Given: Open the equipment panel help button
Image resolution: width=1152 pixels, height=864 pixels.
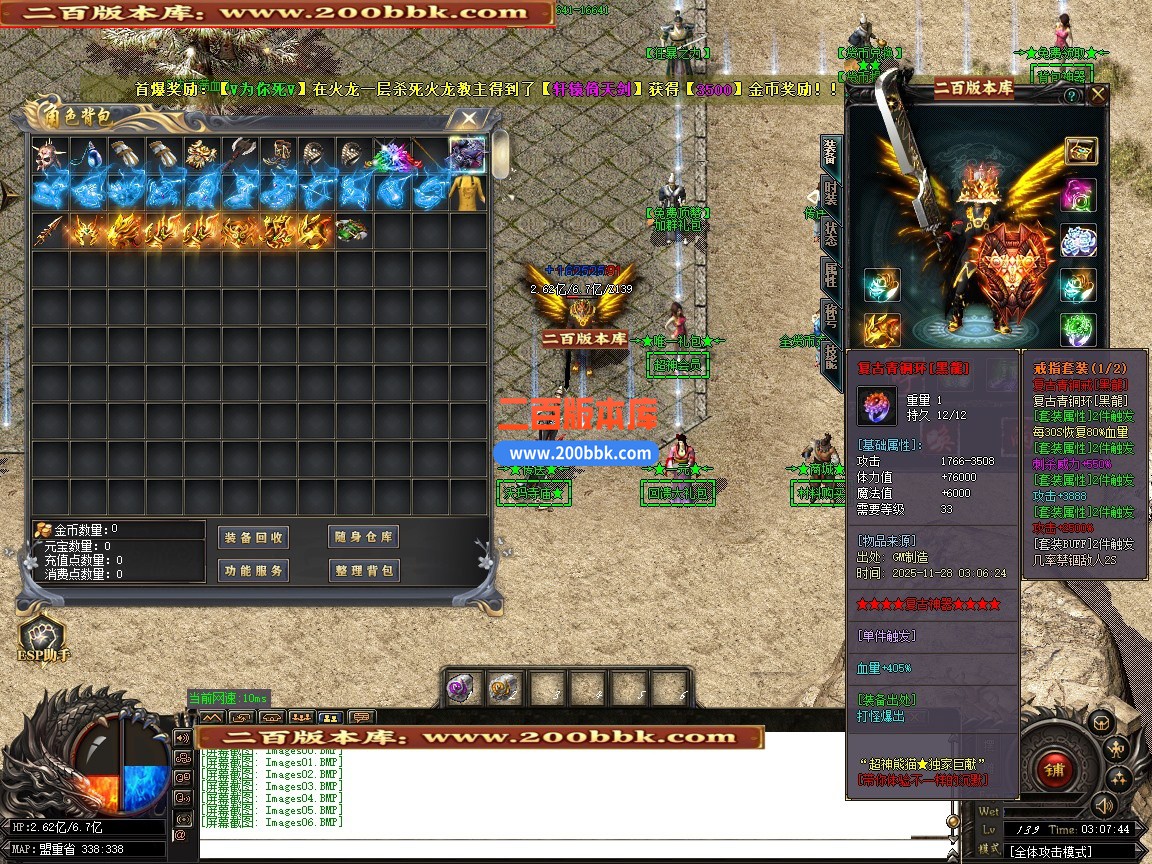Looking at the screenshot, I should [1071, 96].
